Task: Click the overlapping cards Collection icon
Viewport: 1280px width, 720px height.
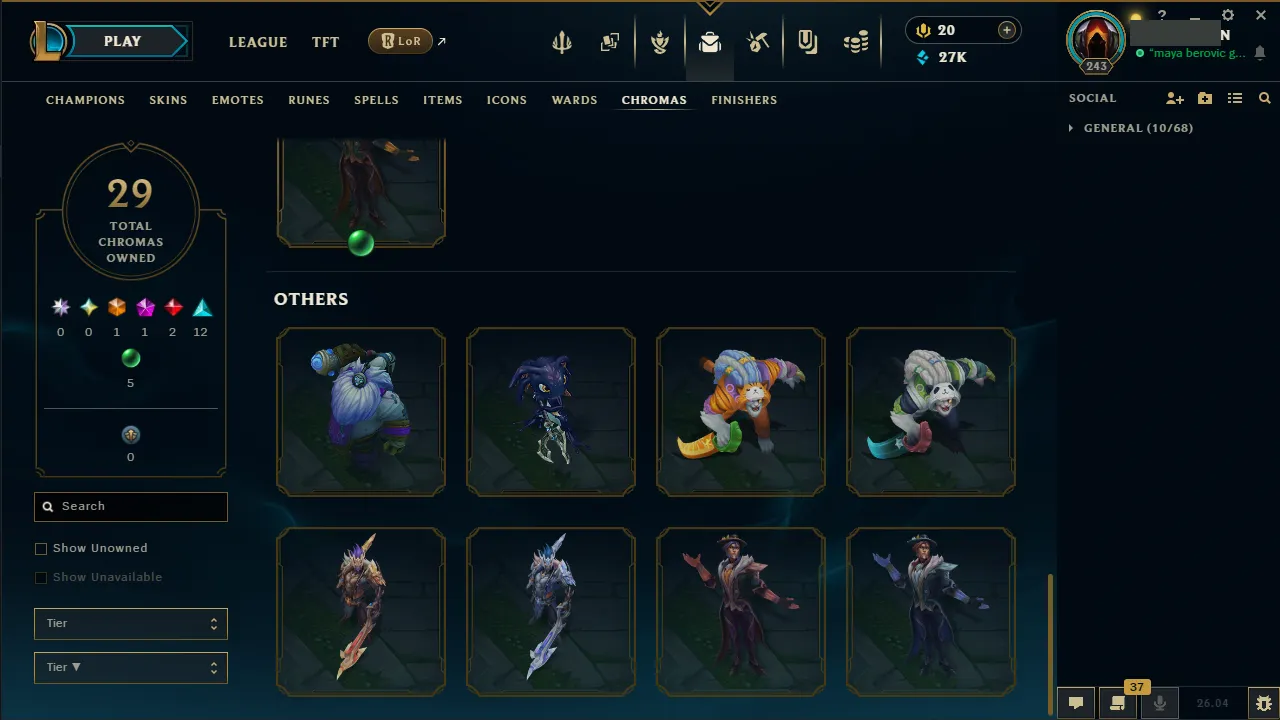Action: (610, 42)
